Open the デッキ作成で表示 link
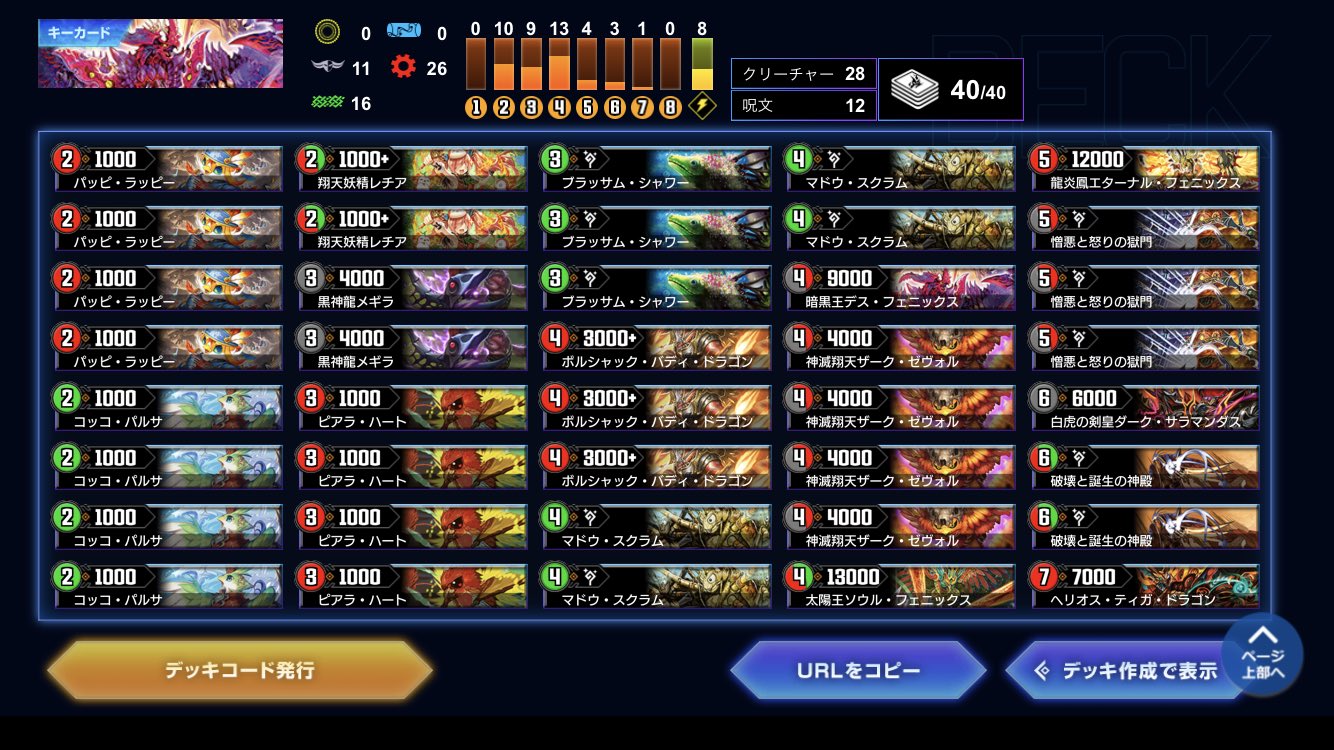Screen dimensions: 1334x750 pos(1126,672)
